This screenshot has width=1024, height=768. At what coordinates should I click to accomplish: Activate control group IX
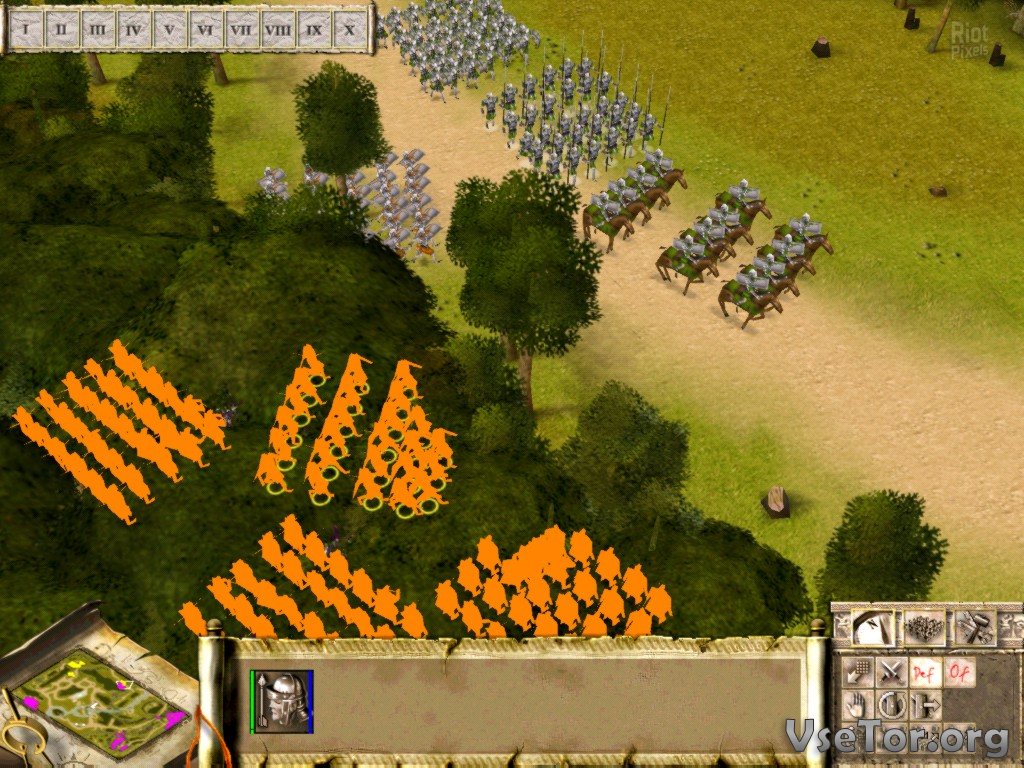[x=314, y=28]
